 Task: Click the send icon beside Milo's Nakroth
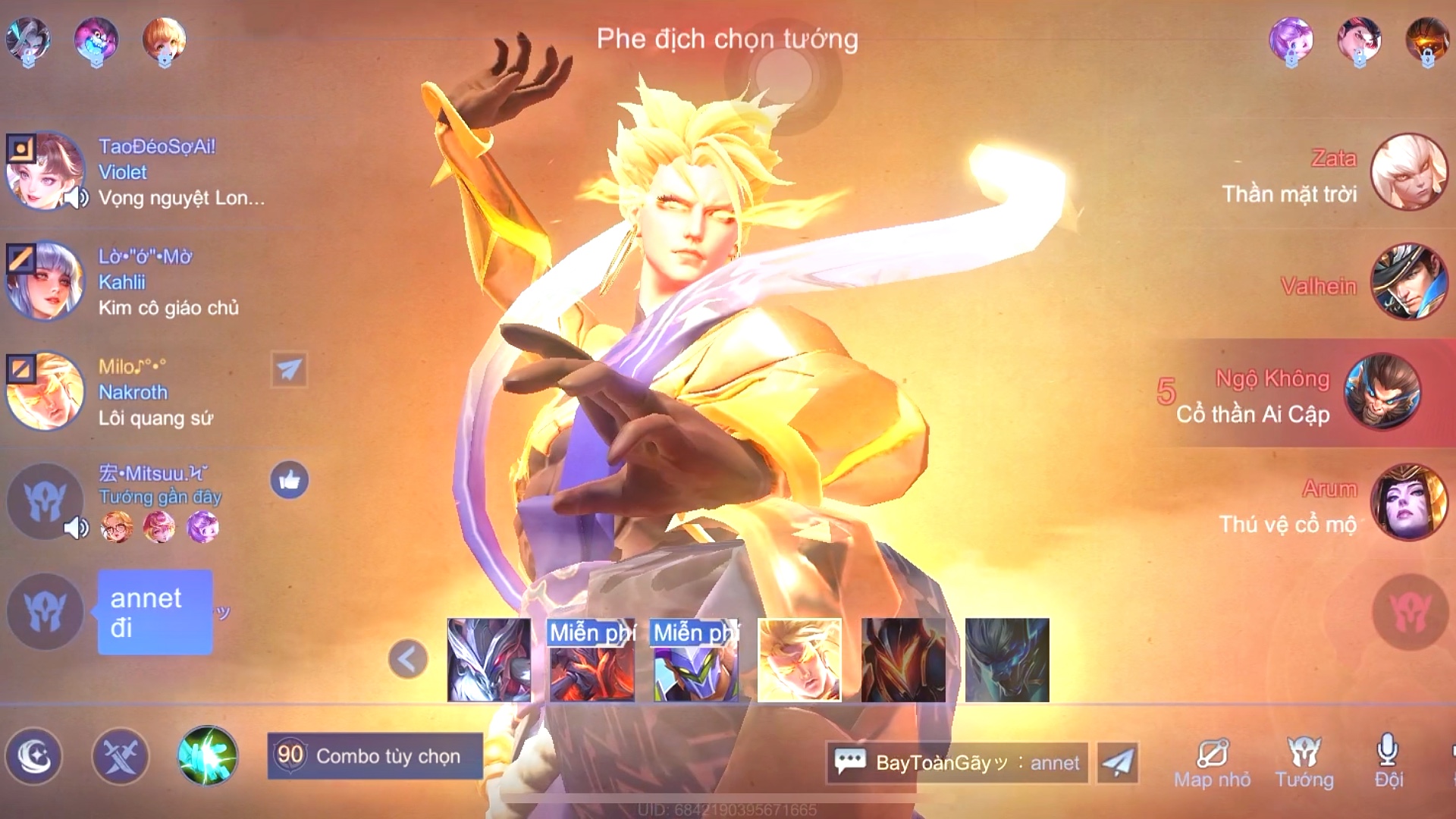click(289, 370)
